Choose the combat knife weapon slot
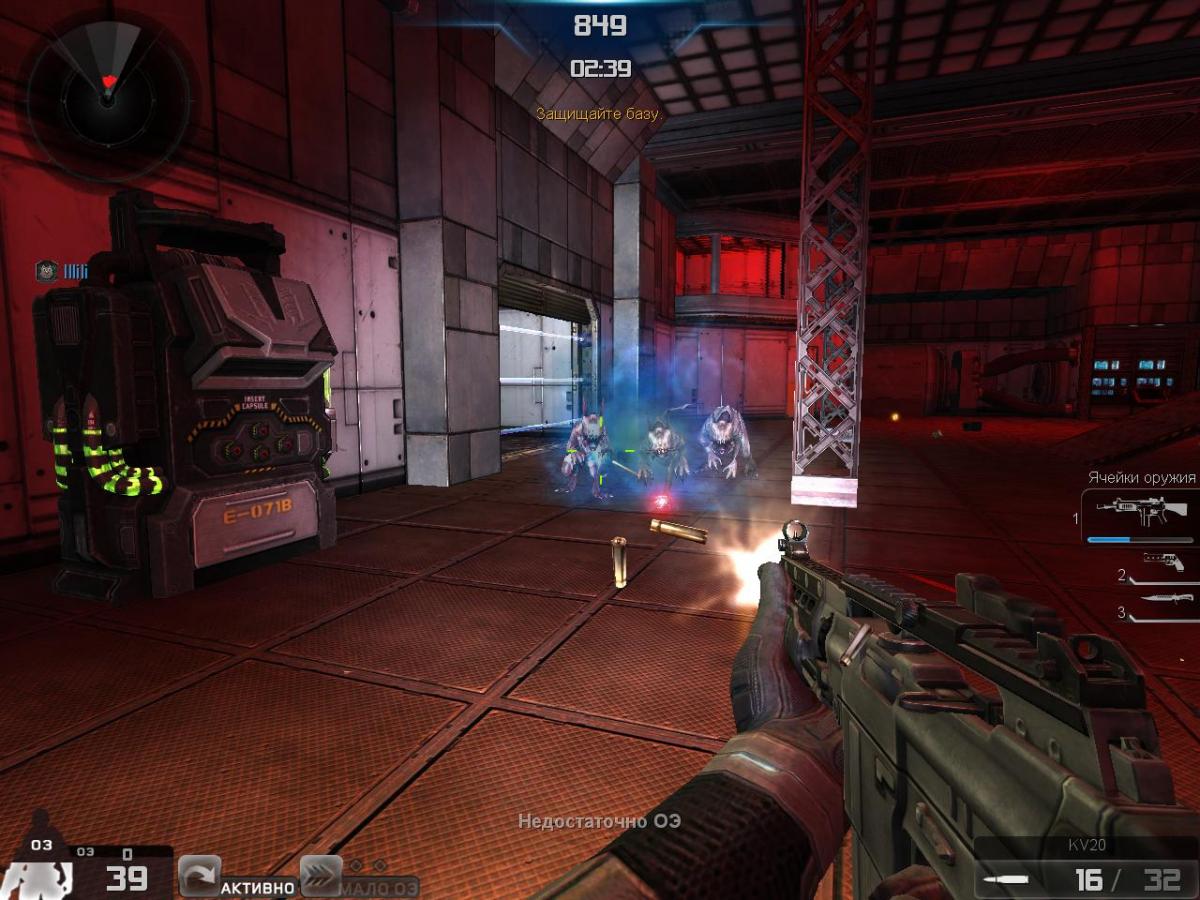This screenshot has width=1200, height=900. click(x=1164, y=599)
